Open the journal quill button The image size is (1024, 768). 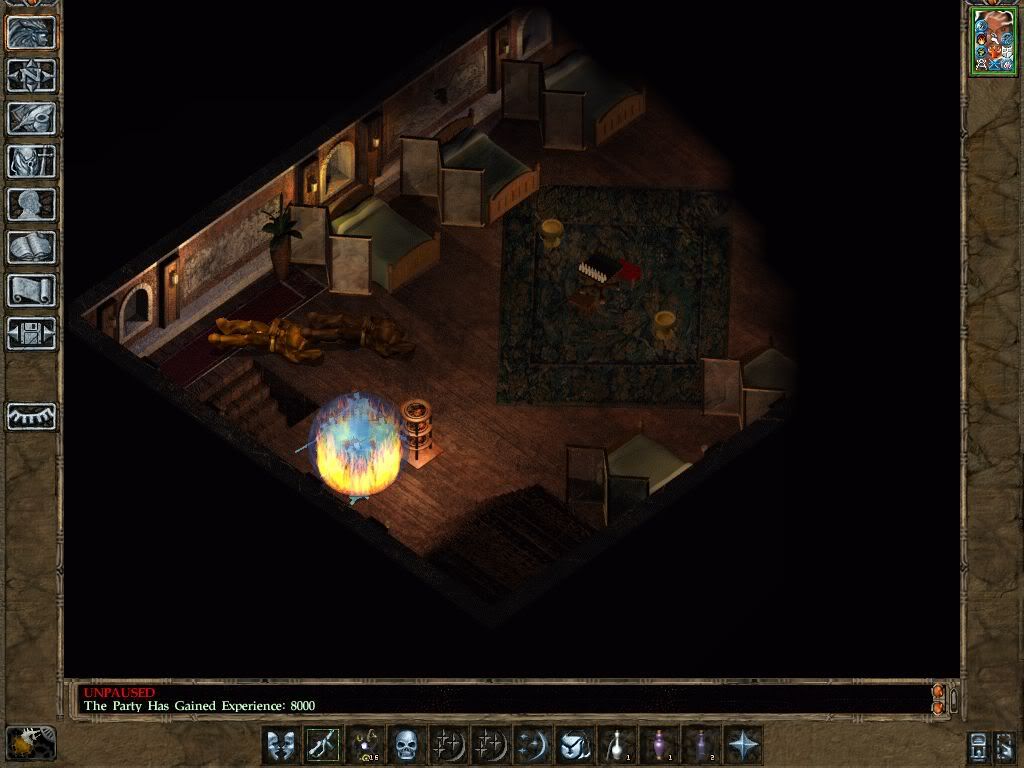click(x=32, y=118)
